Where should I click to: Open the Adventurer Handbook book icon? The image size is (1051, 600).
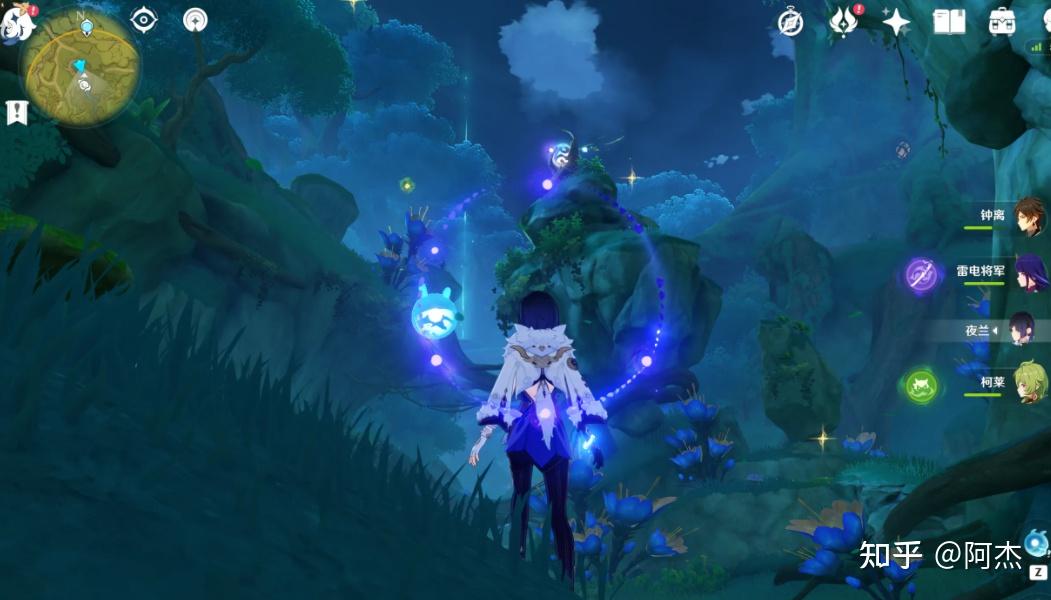[x=949, y=22]
